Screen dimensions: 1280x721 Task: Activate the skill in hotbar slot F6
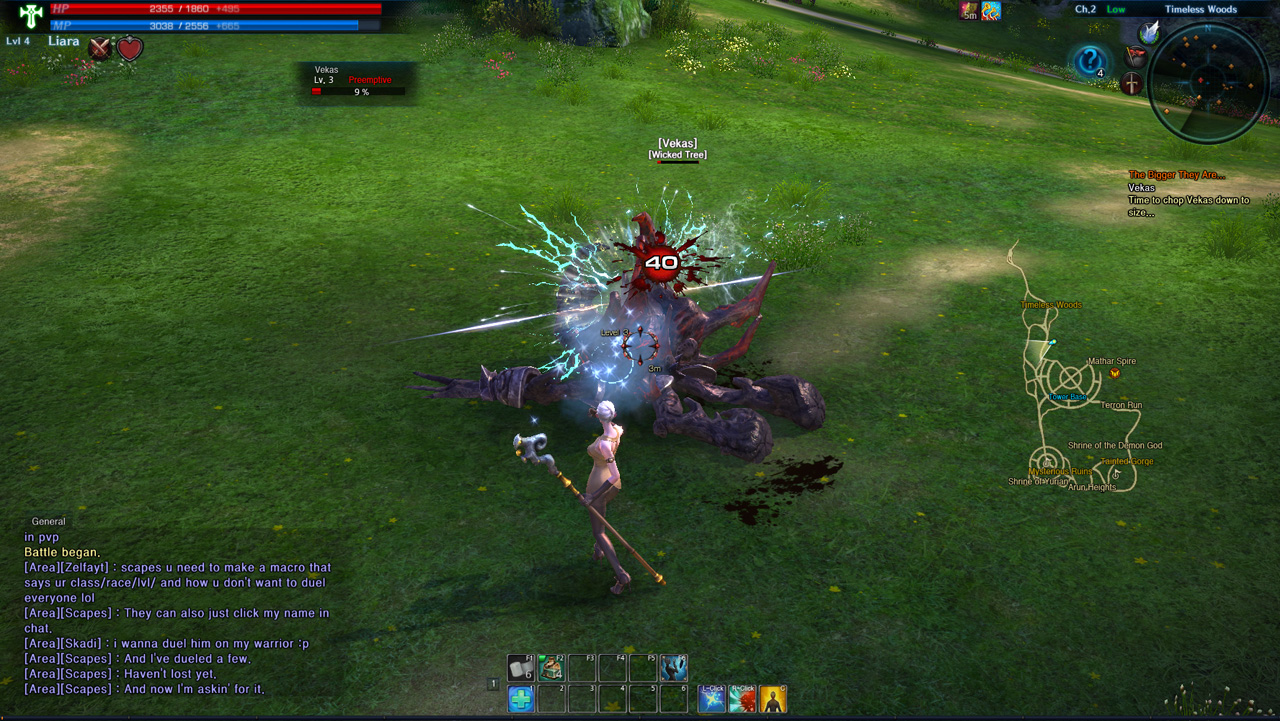[x=673, y=667]
